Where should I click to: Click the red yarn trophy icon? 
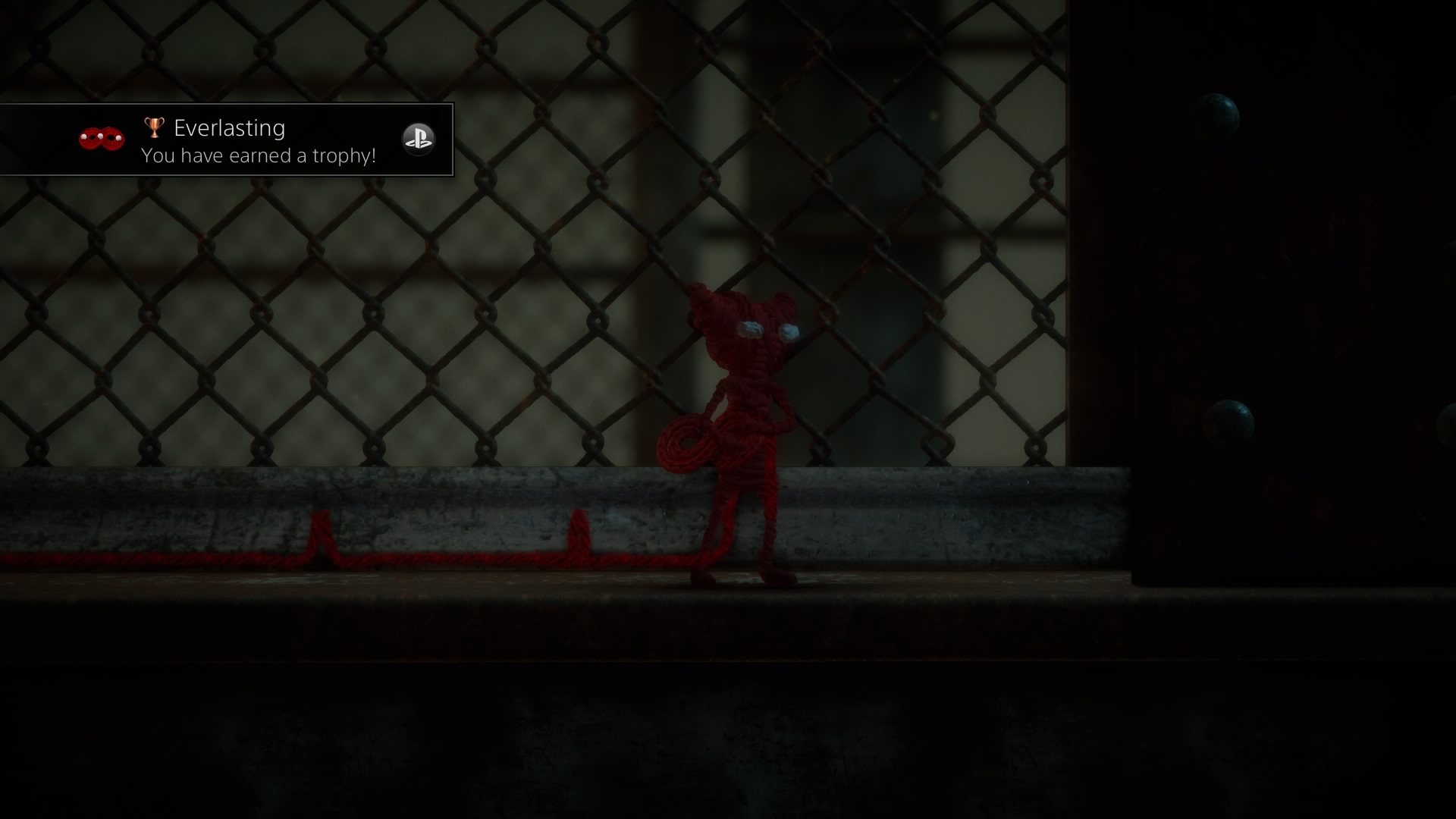[x=100, y=140]
